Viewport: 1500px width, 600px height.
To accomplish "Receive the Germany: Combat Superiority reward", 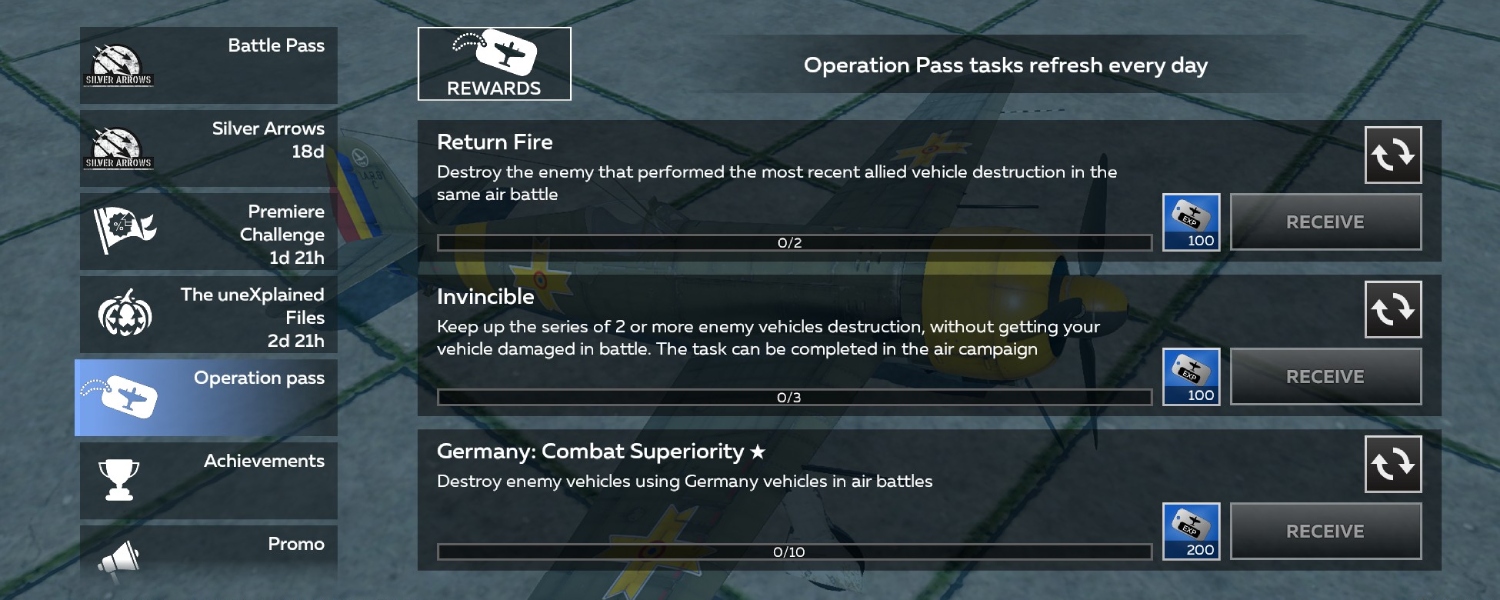I will tap(1325, 531).
